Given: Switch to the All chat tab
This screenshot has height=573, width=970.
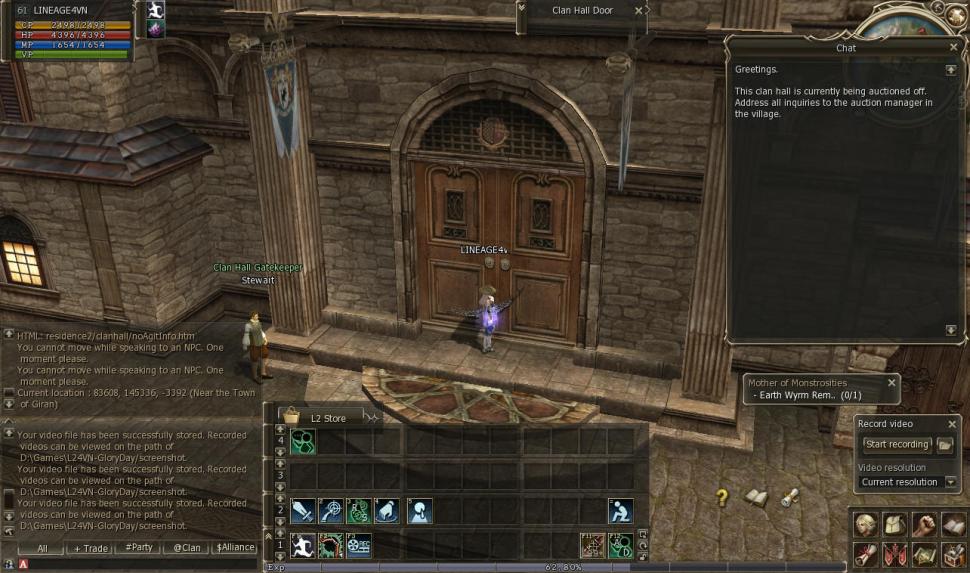Looking at the screenshot, I should click(x=43, y=548).
